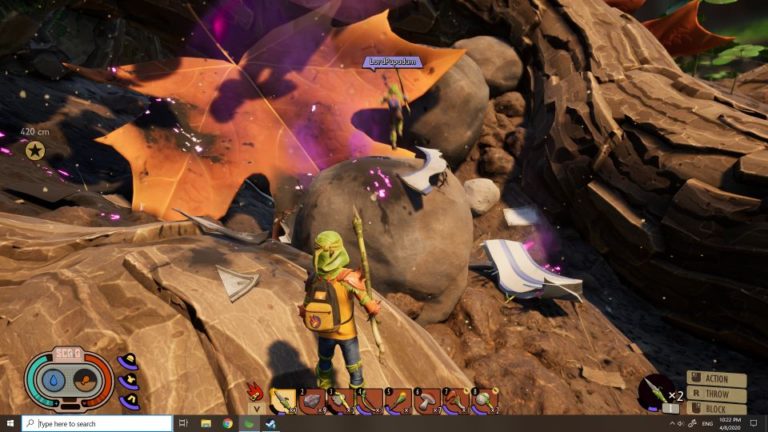Select the round-headed item in hotbar slot eight
This screenshot has height=432, width=768.
pos(485,401)
